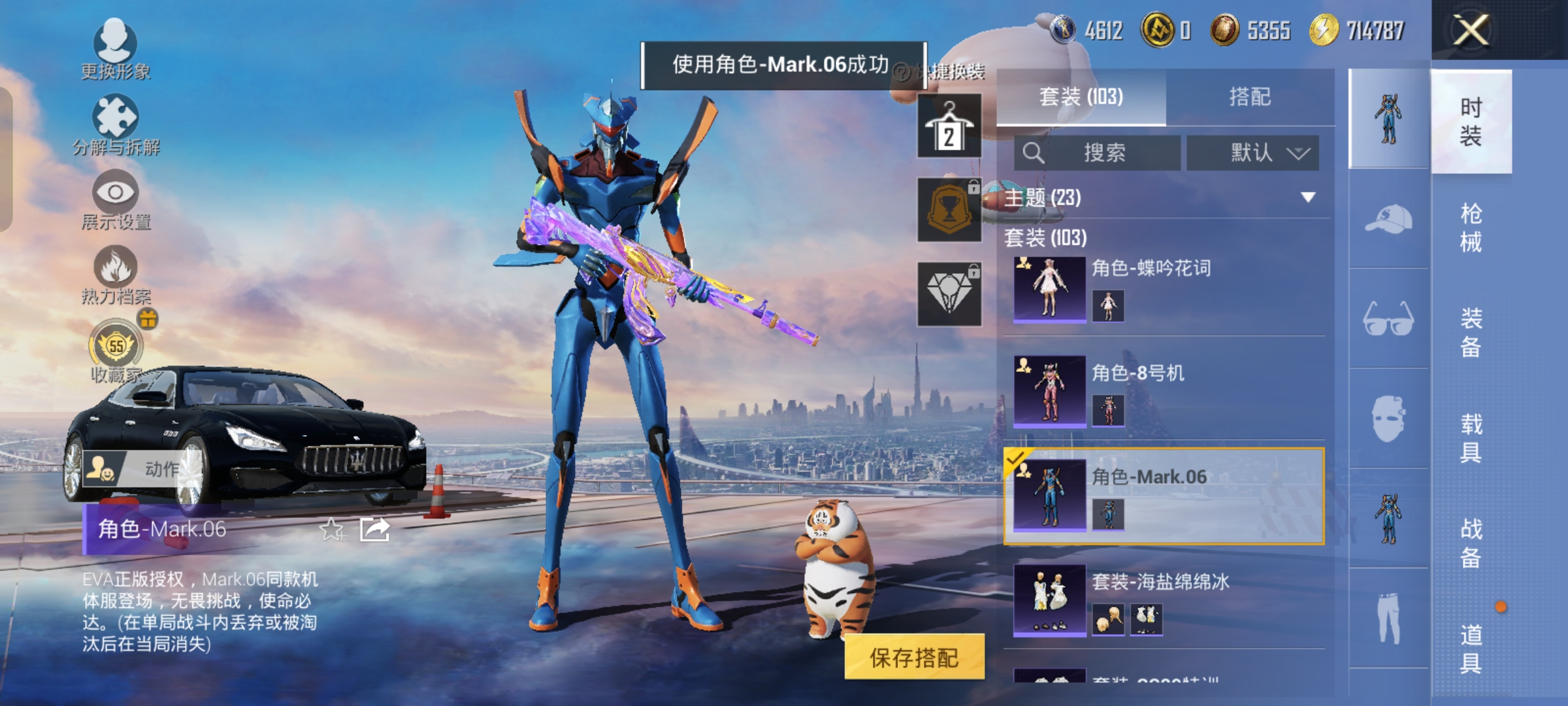This screenshot has height=706, width=1568.
Task: Open 展示设置 display settings
Action: (x=116, y=199)
